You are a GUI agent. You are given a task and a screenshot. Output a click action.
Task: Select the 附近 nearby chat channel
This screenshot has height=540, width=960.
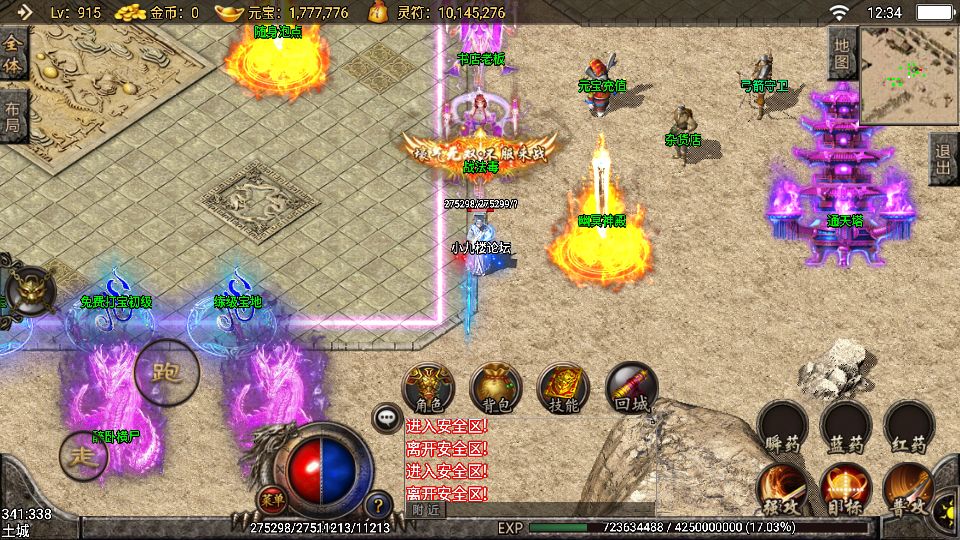(x=425, y=510)
